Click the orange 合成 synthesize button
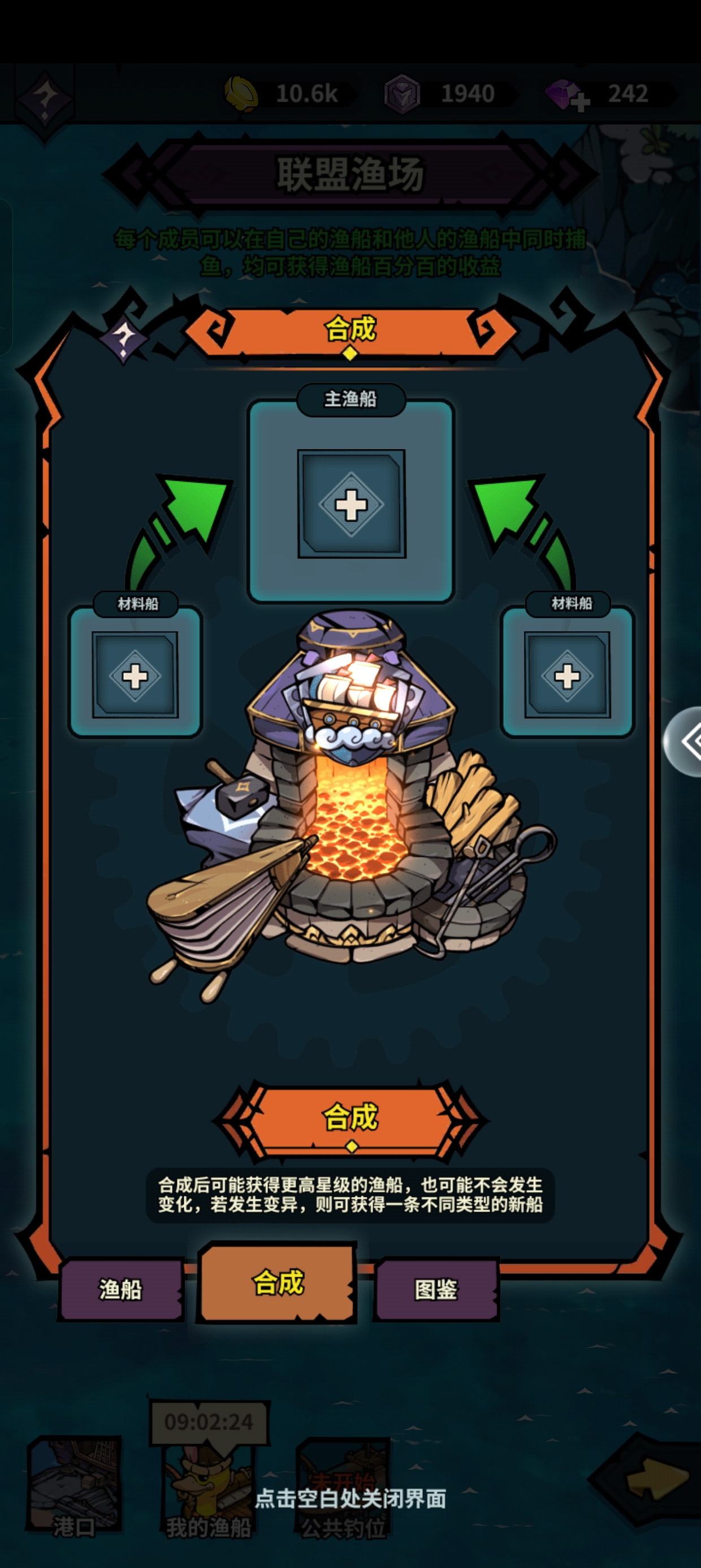 (350, 1118)
